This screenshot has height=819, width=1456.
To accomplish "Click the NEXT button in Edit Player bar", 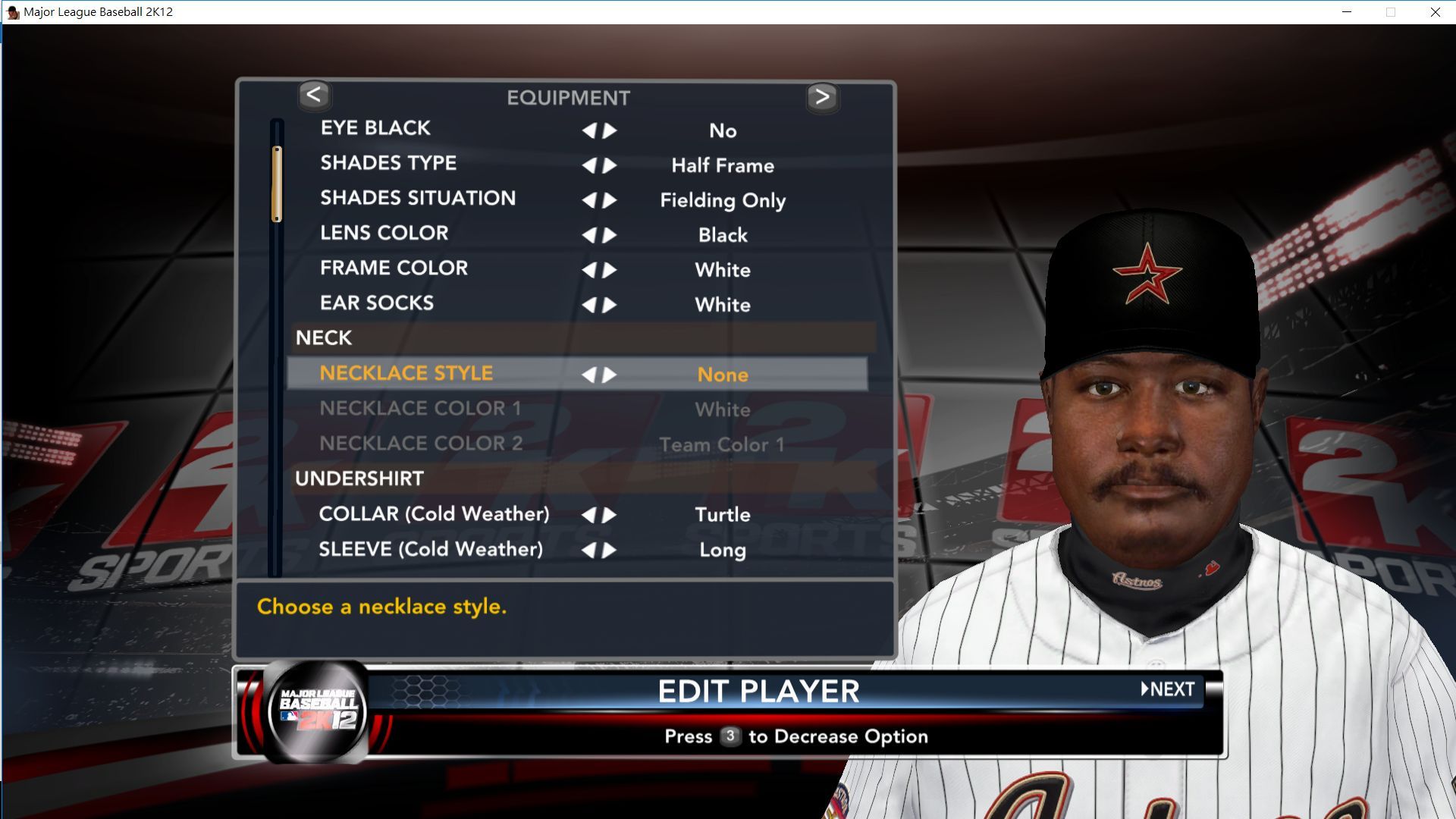I will coord(1169,689).
